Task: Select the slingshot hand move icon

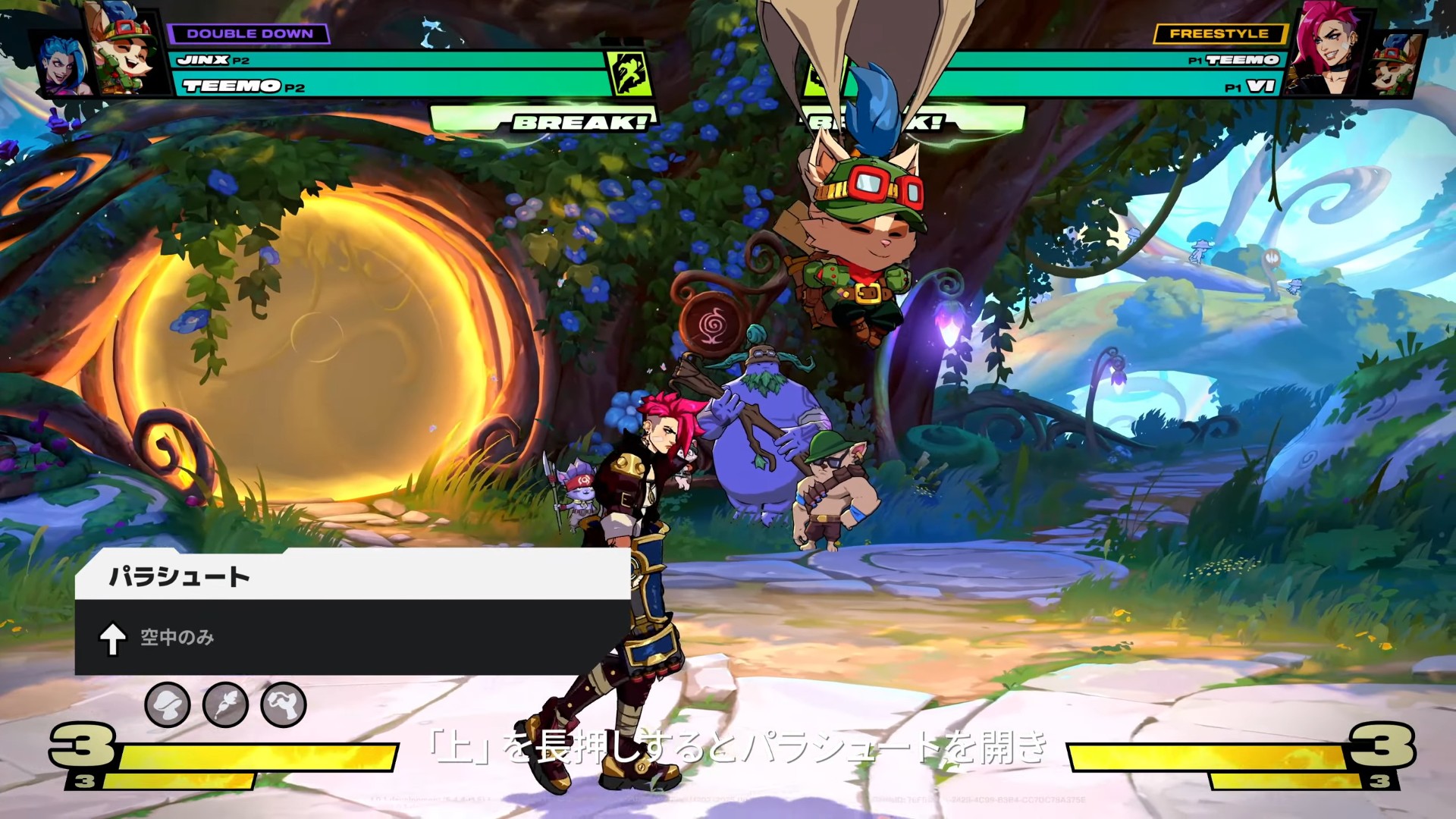Action: (x=284, y=704)
